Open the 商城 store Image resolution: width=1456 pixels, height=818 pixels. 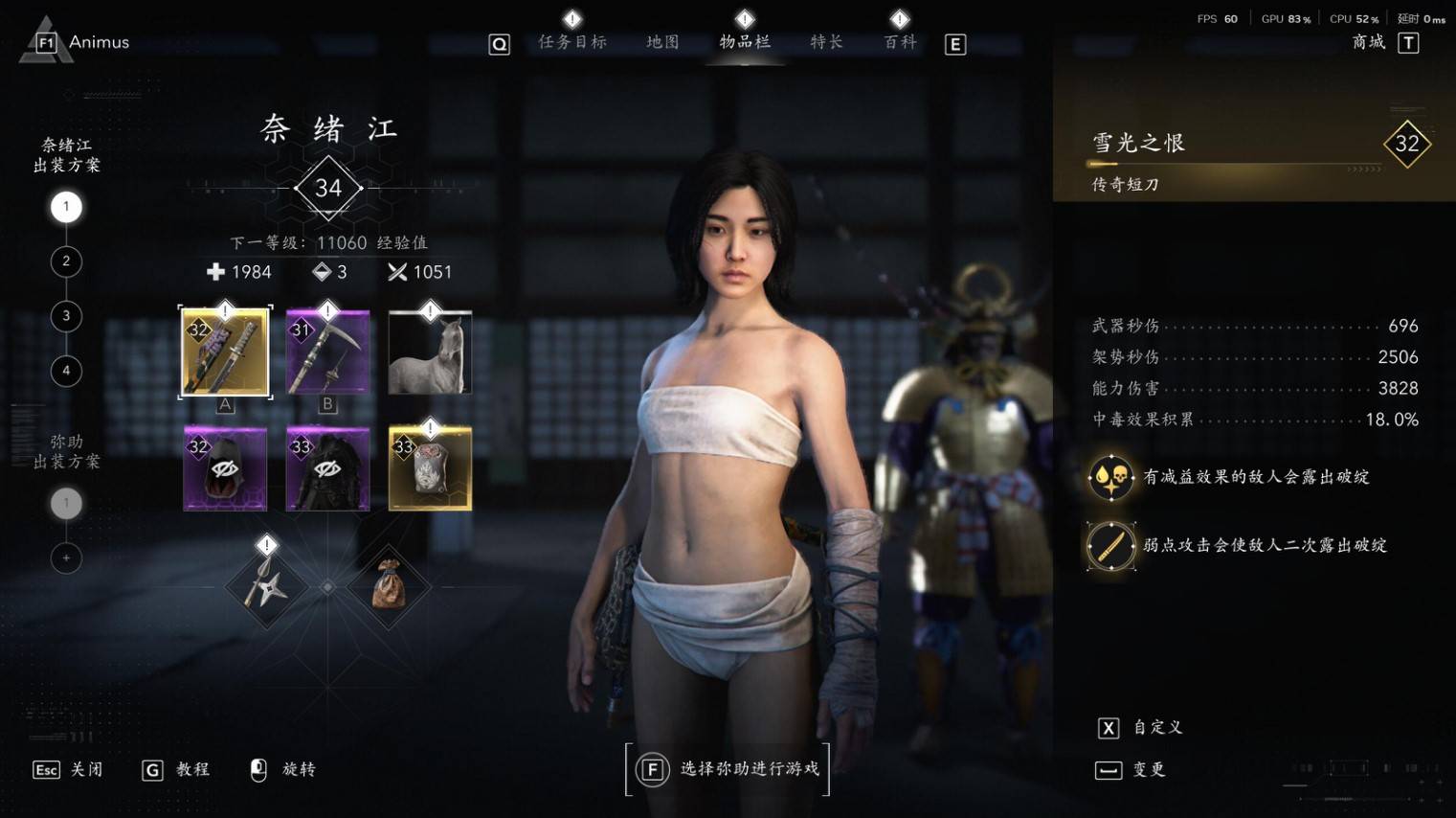point(1369,42)
